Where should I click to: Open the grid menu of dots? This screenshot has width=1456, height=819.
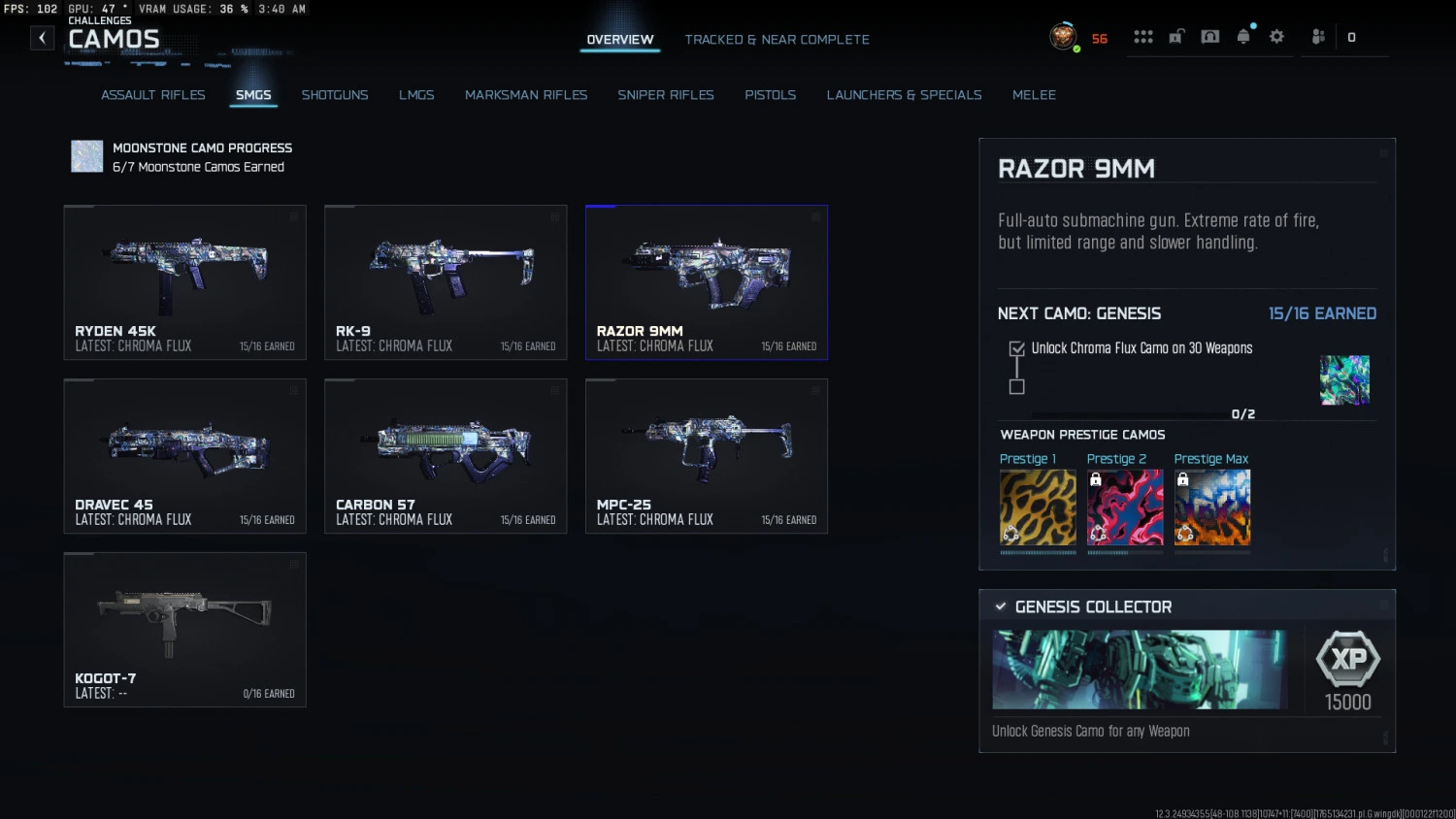[x=1143, y=36]
